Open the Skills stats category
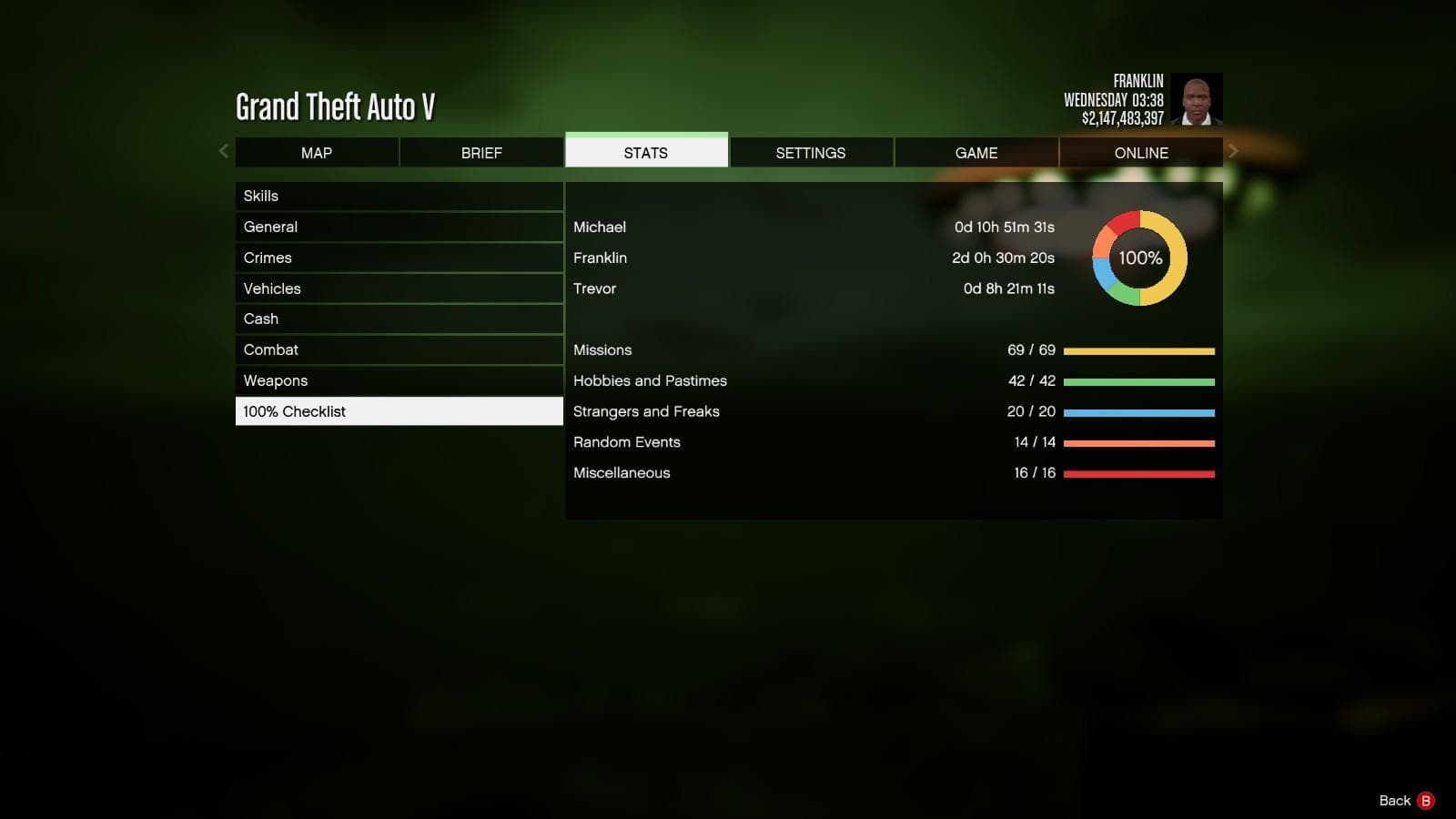Viewport: 1456px width, 819px height. (x=399, y=196)
